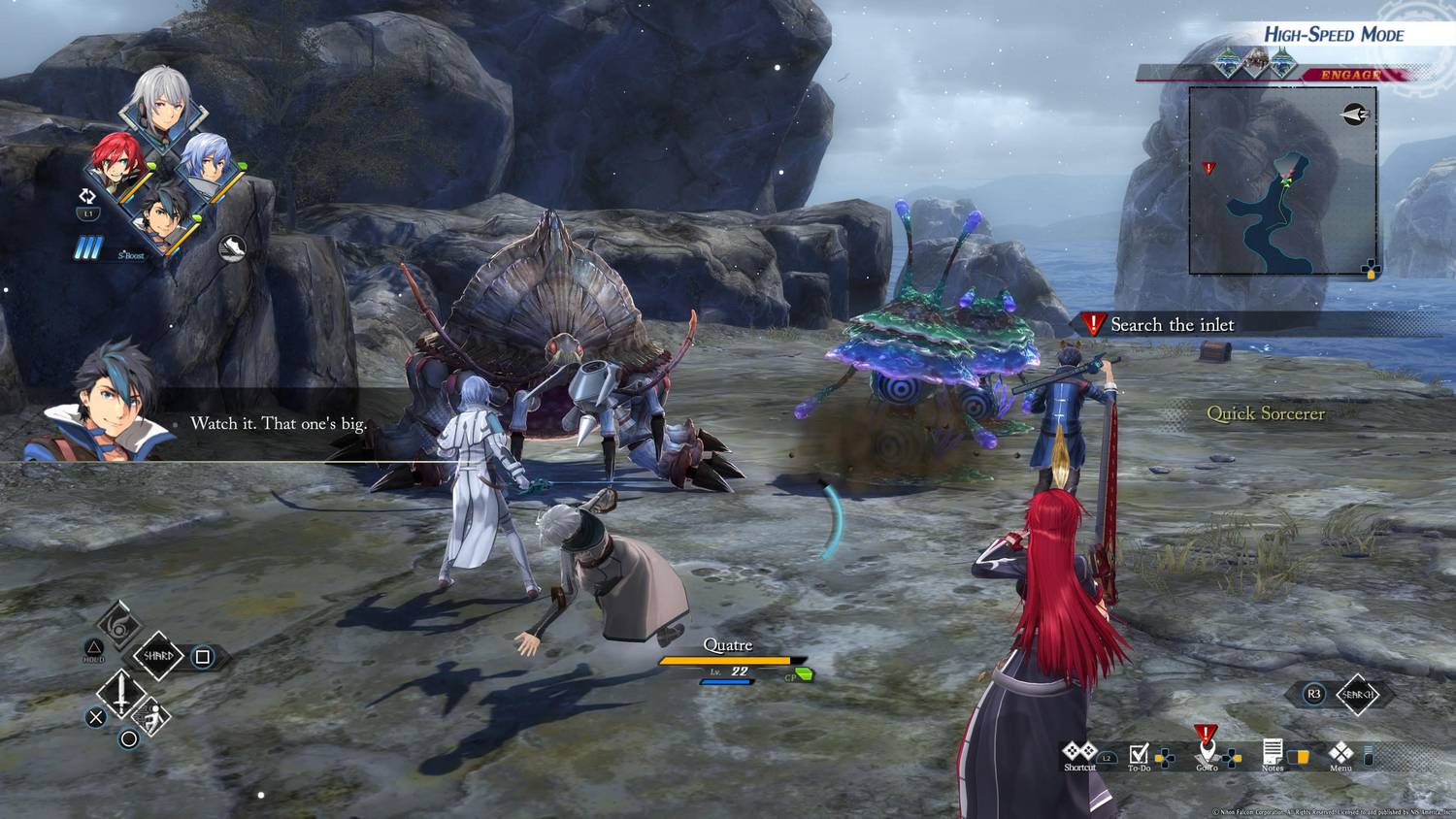Activate the dodge running figure icon

tap(152, 719)
